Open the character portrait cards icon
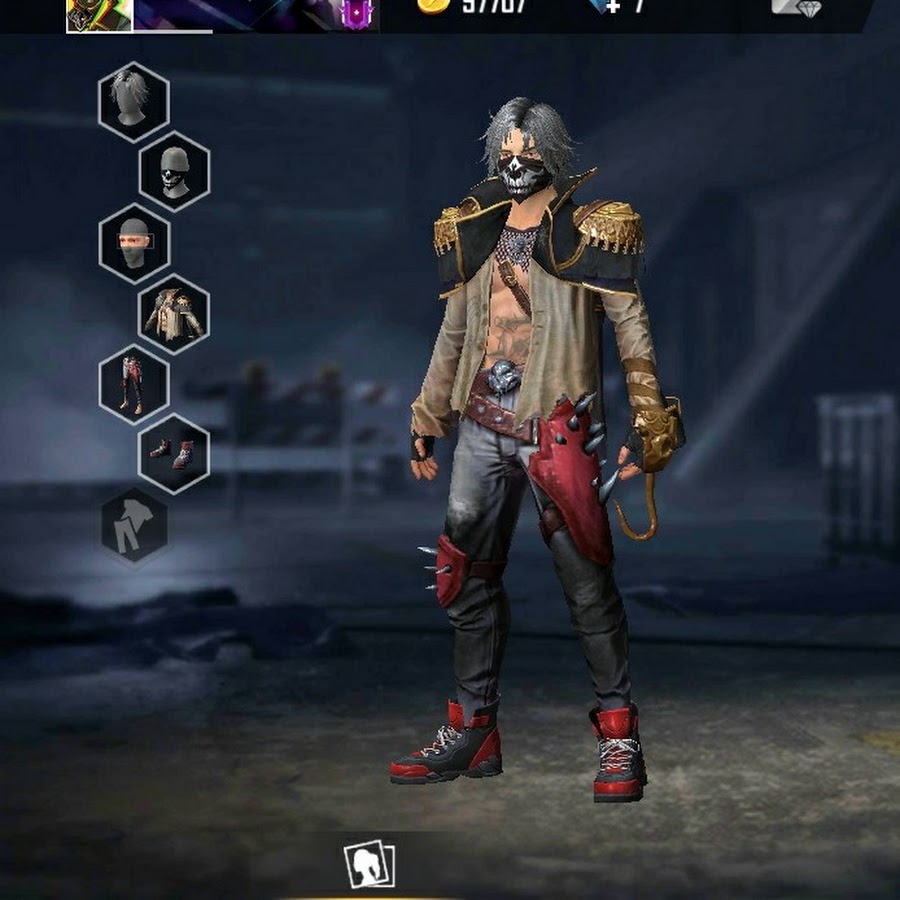900x900 pixels. click(x=369, y=865)
